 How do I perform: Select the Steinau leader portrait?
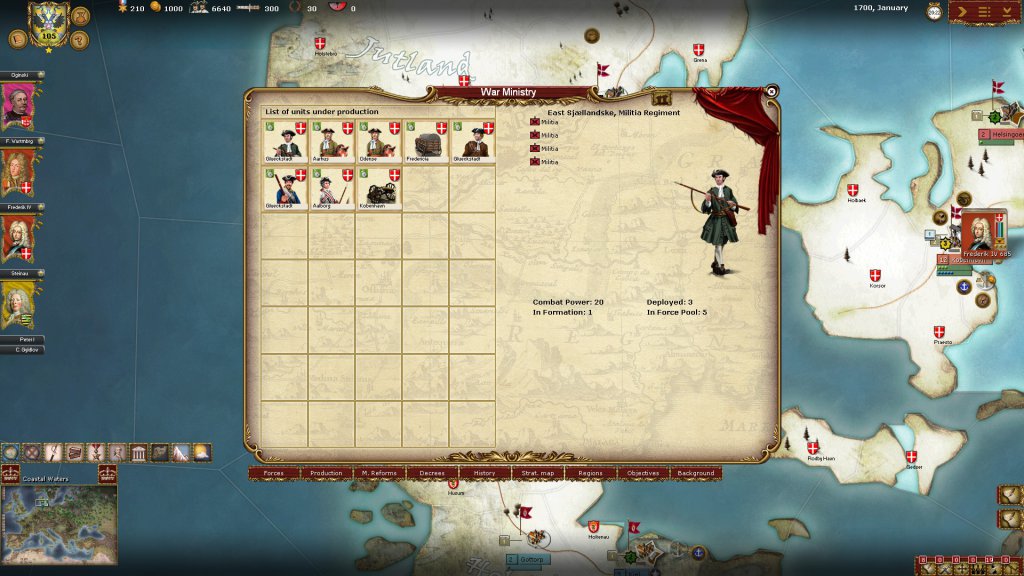(x=20, y=304)
